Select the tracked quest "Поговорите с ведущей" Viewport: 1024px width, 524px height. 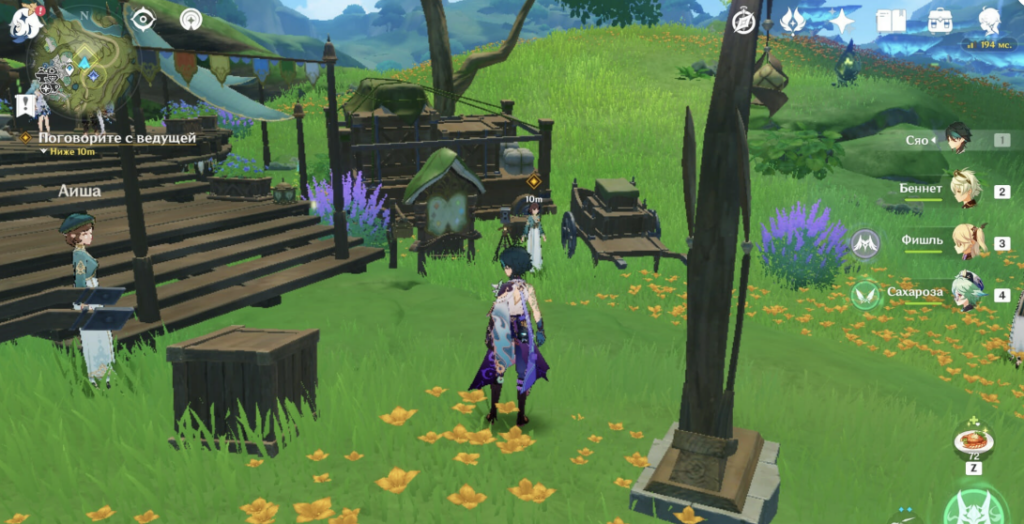pos(116,138)
